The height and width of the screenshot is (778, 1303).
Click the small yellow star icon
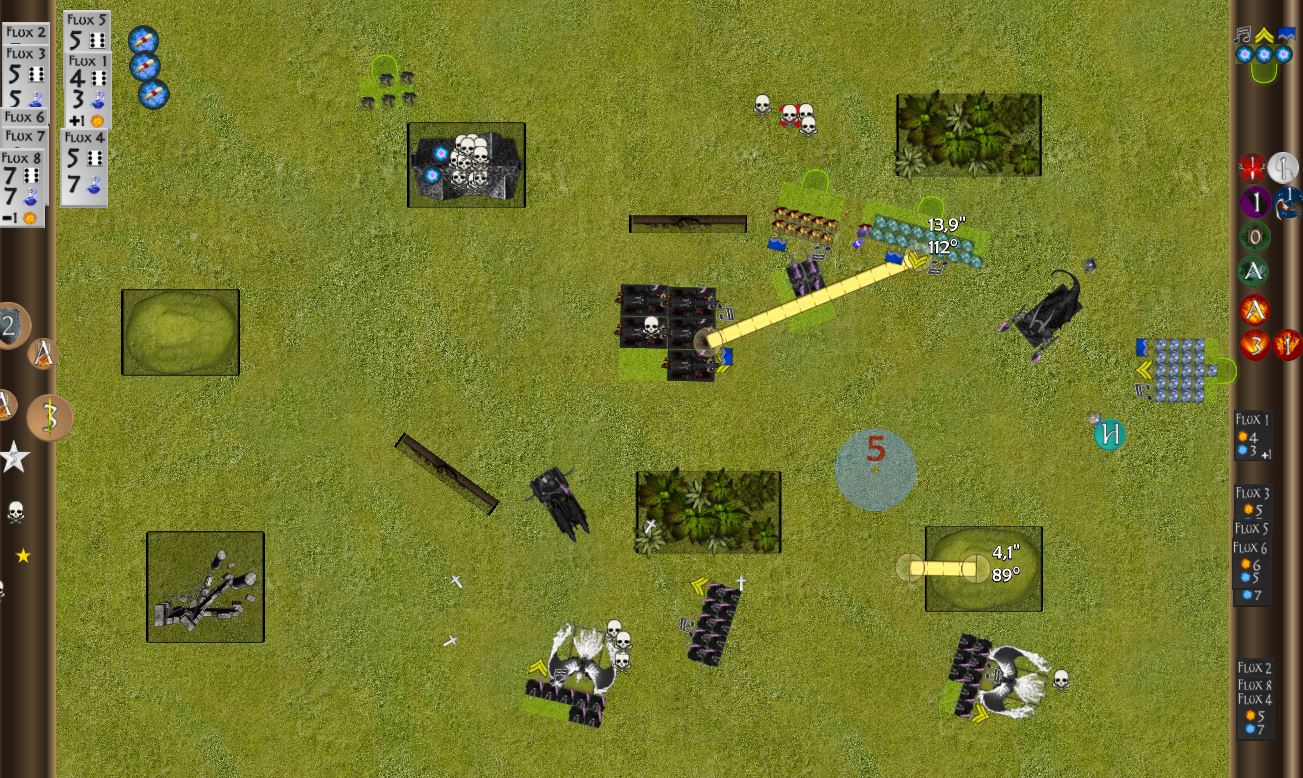coord(23,556)
